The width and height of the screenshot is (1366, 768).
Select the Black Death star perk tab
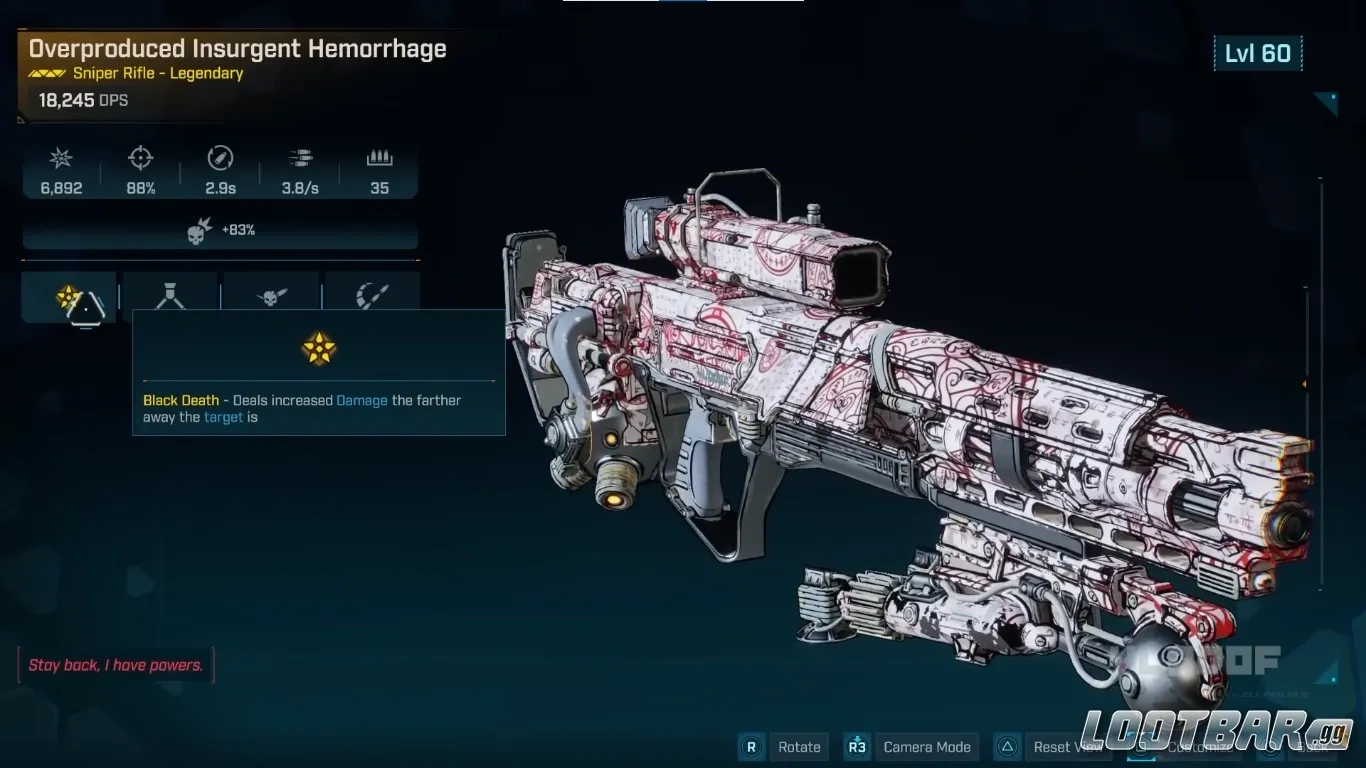pyautogui.click(x=69, y=297)
